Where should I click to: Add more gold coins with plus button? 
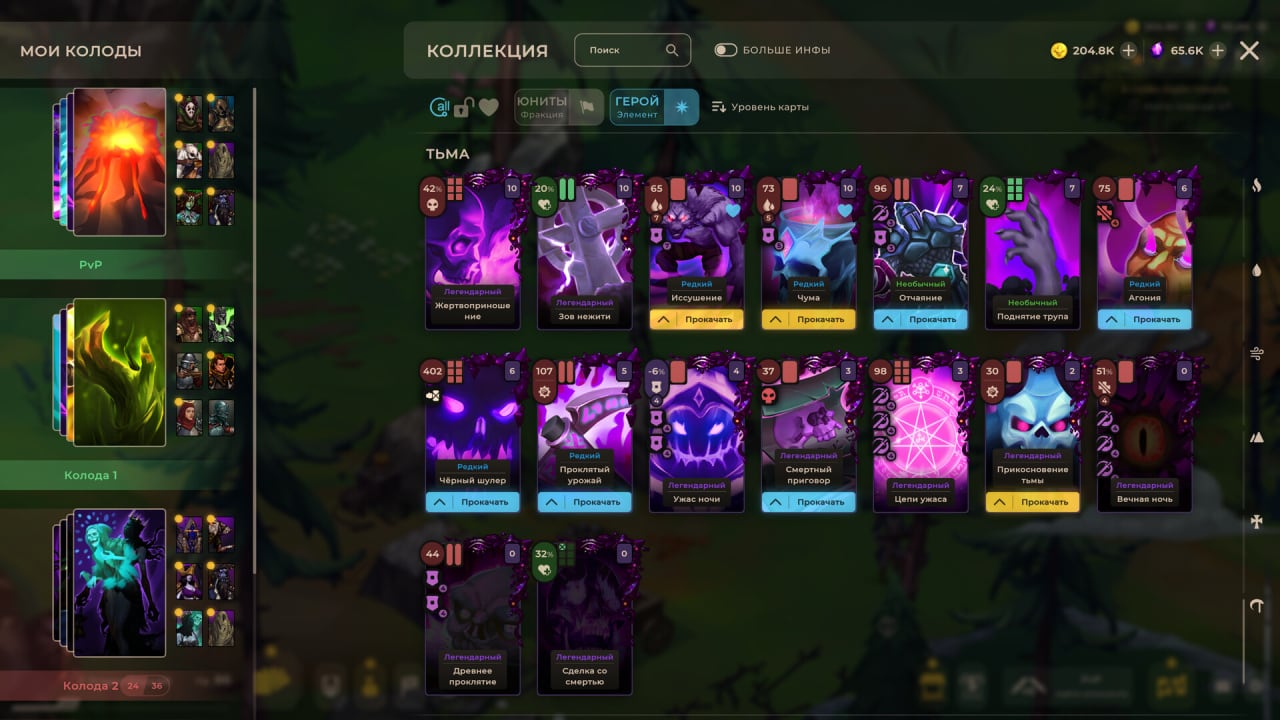tap(1128, 51)
